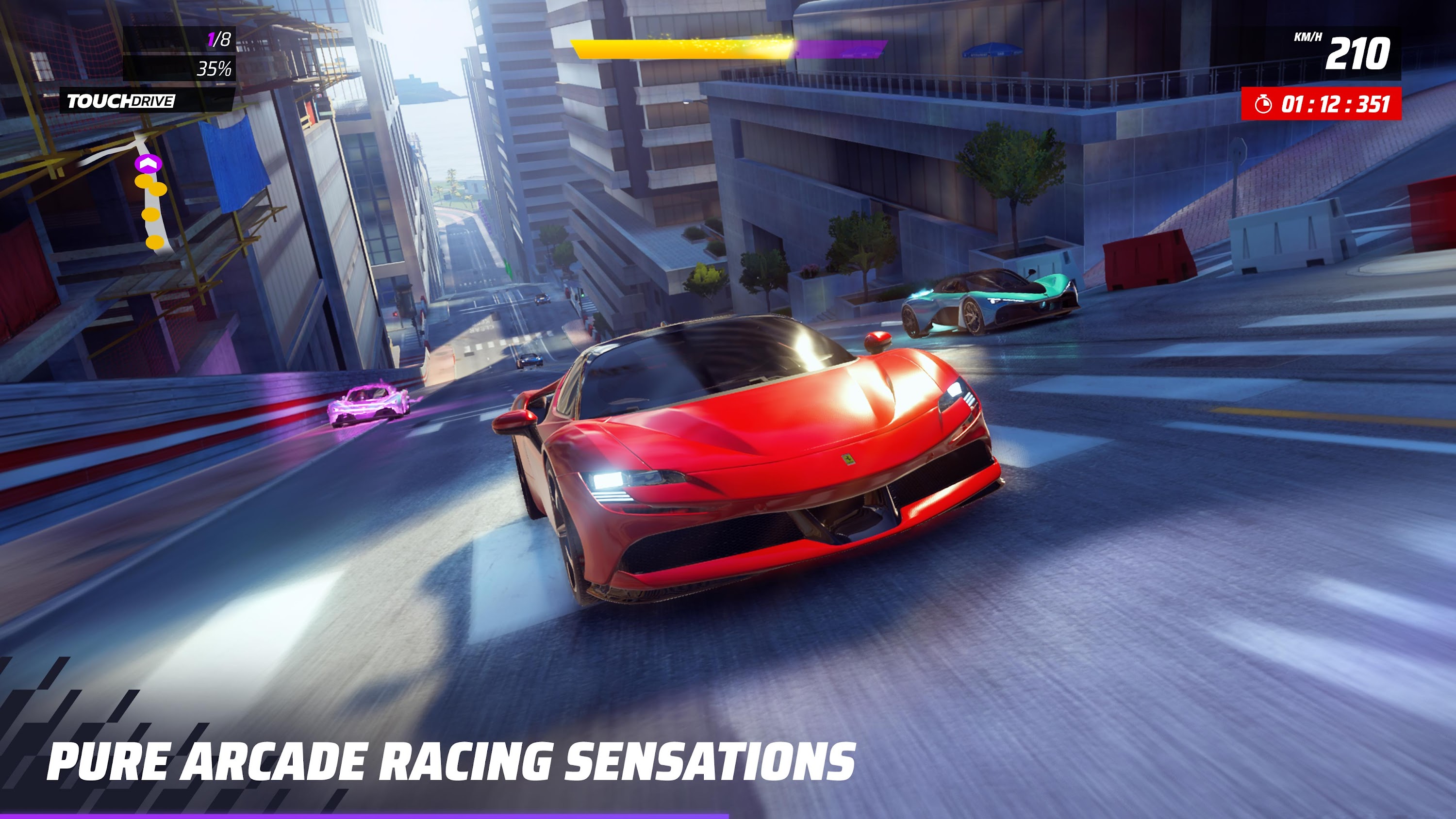Click the race position indicator showing 1/8
Viewport: 1456px width, 819px height.
coord(215,40)
